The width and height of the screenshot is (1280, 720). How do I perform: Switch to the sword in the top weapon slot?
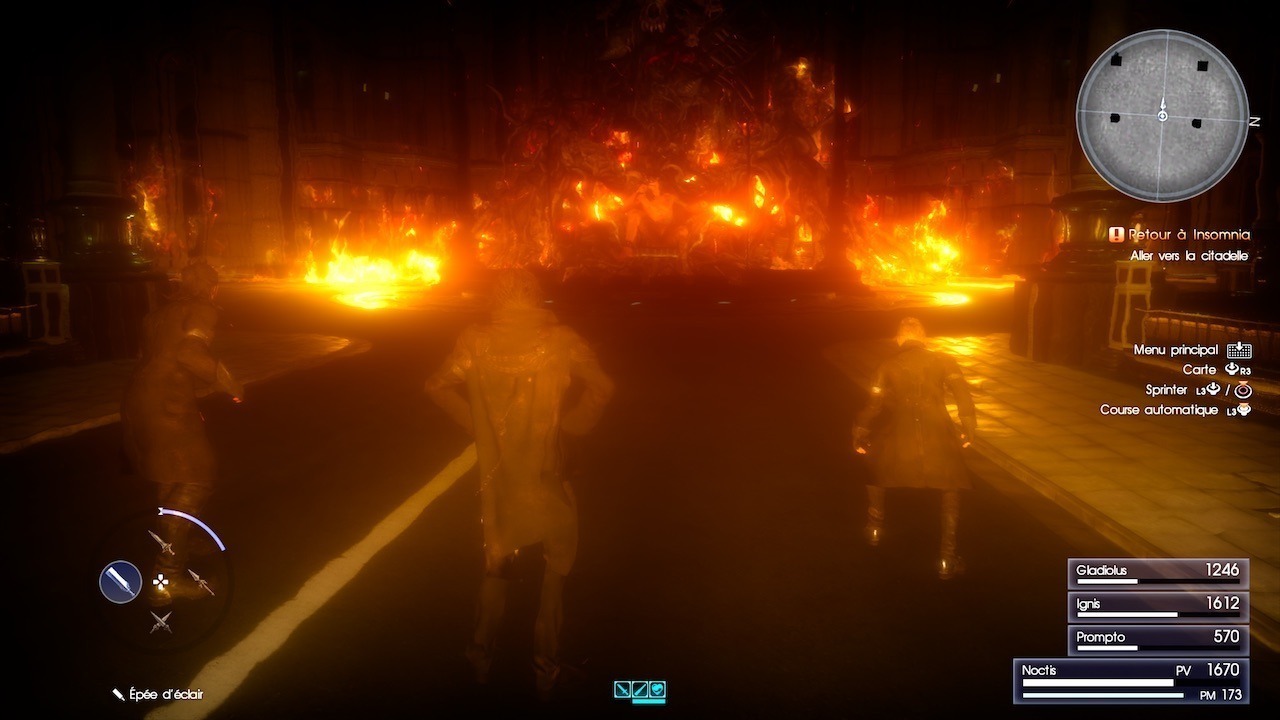[161, 543]
